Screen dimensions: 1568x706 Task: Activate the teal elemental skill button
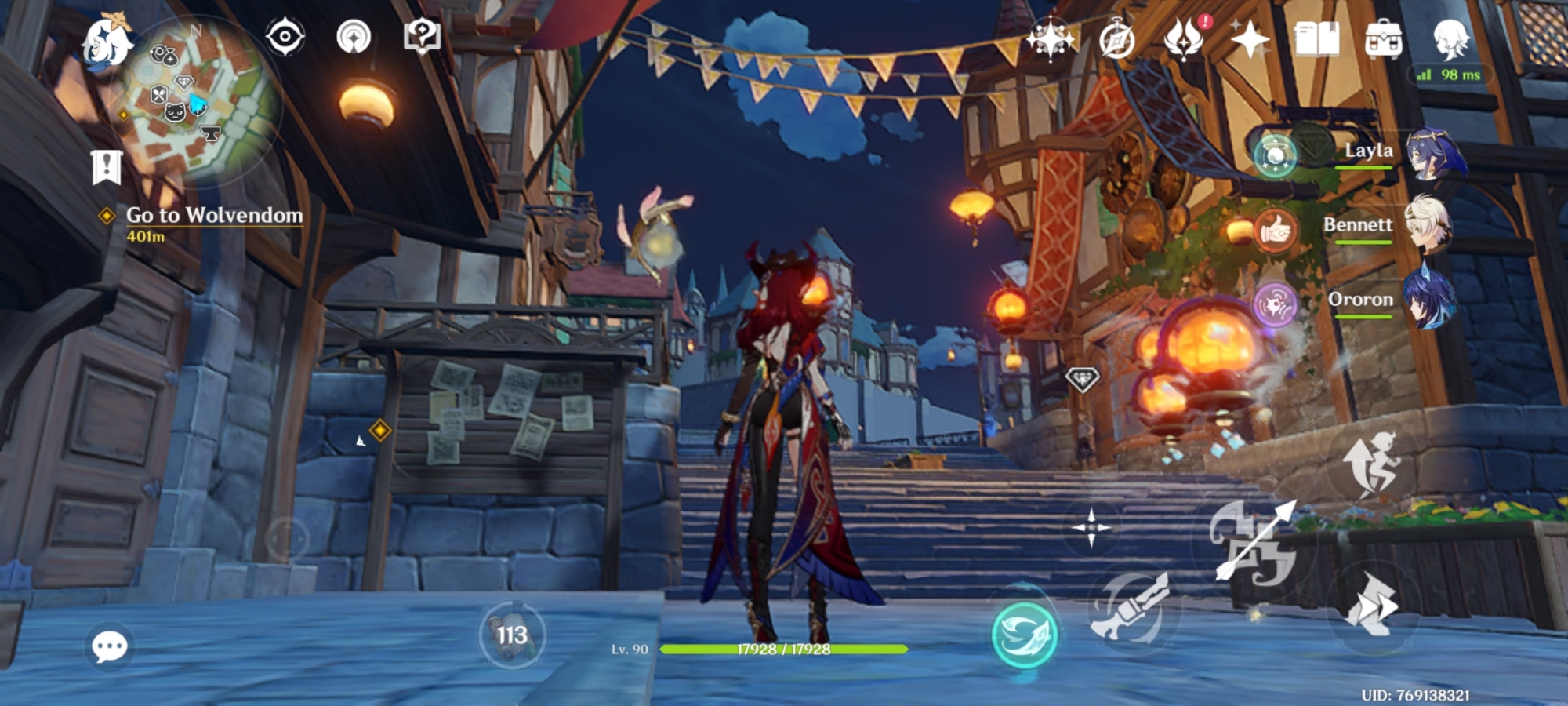click(1024, 634)
